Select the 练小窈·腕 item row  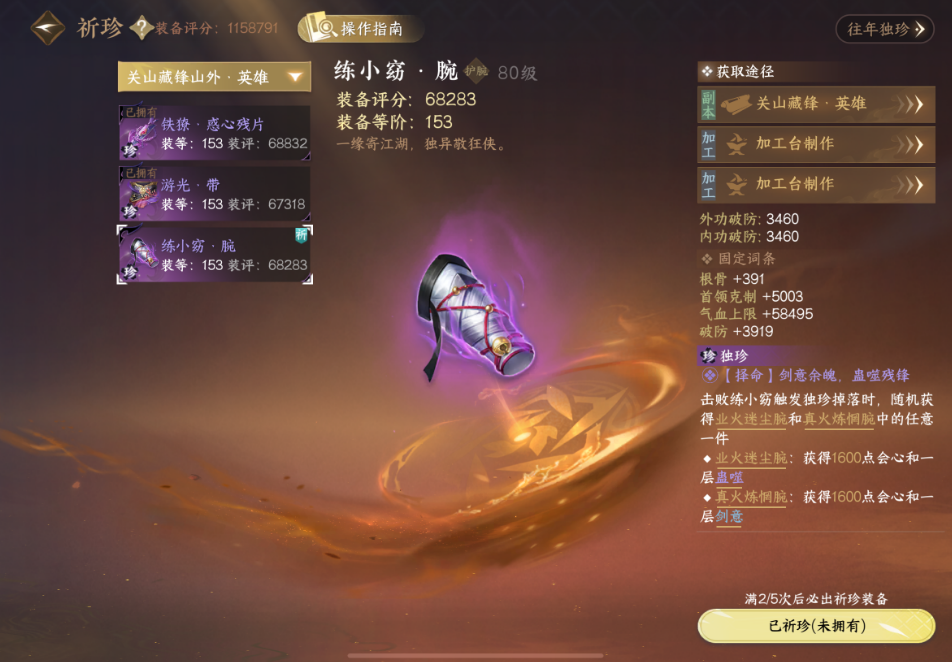pos(214,255)
